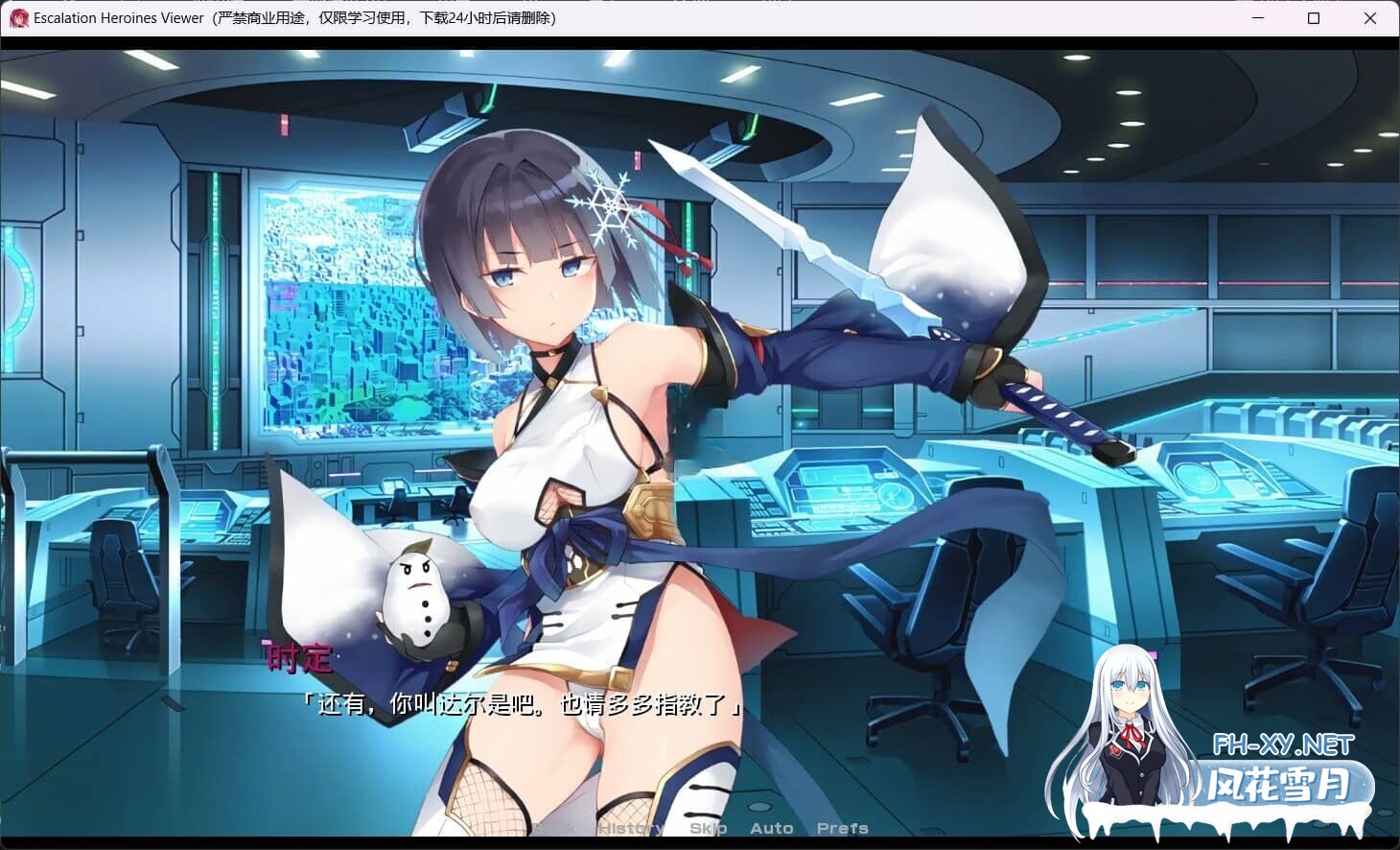Click the title bar warning text

(384, 17)
